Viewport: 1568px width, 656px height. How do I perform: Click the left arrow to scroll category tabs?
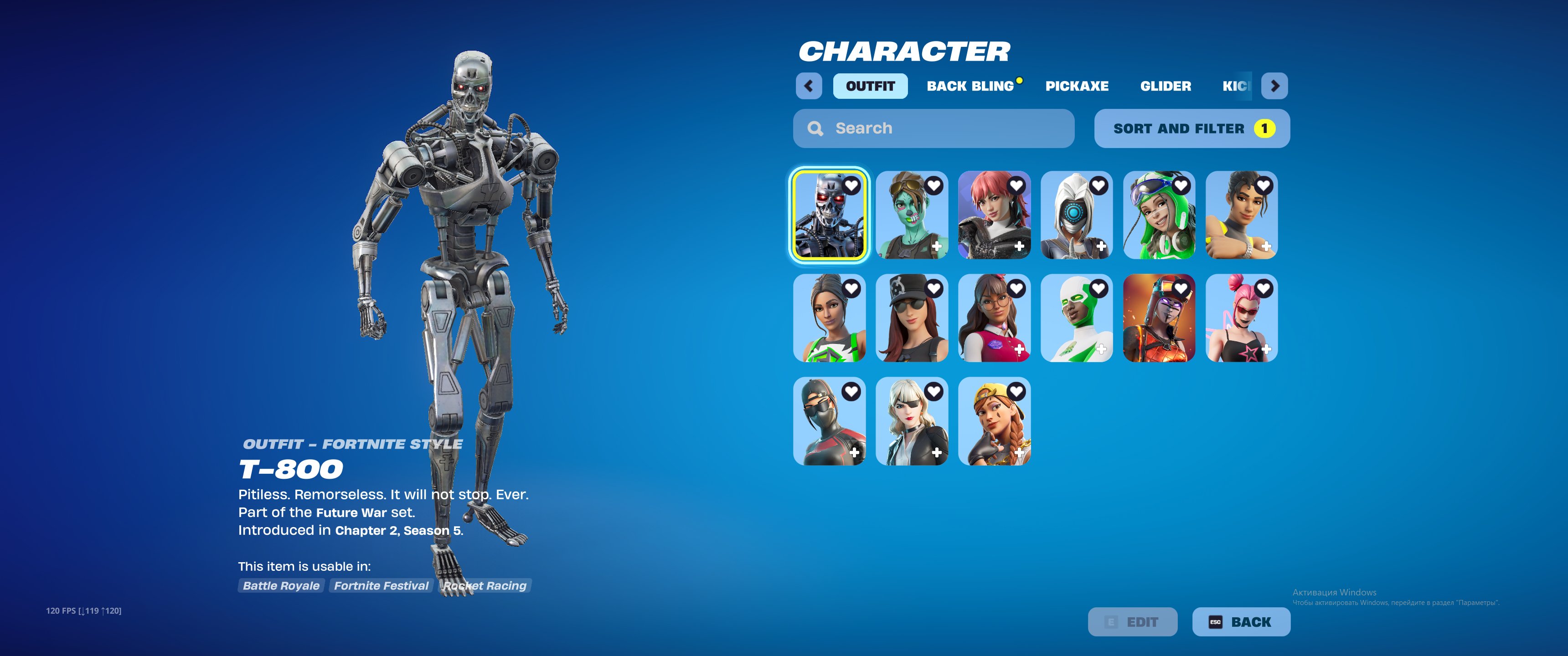tap(809, 86)
